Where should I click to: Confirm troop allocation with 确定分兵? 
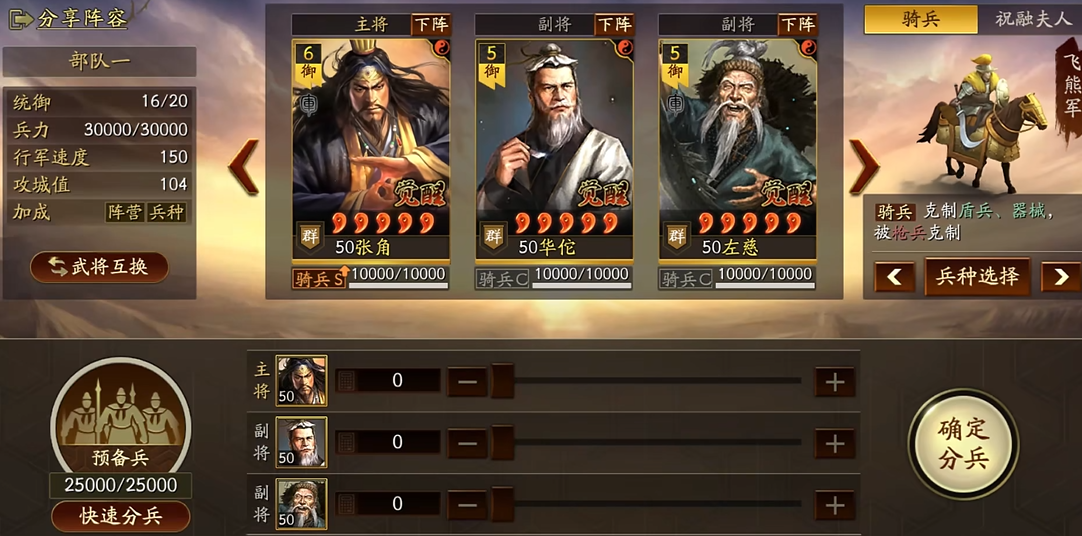click(963, 444)
